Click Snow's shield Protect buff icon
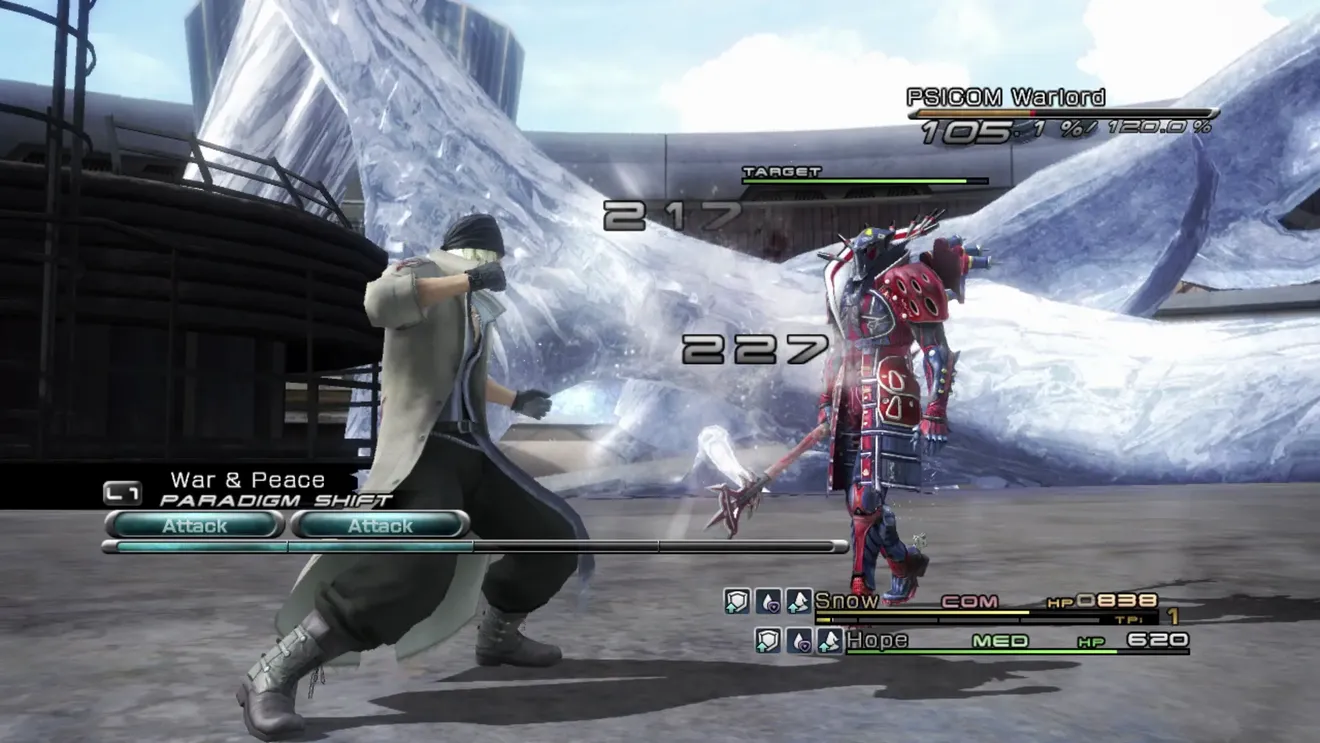This screenshot has width=1320, height=743. click(737, 601)
